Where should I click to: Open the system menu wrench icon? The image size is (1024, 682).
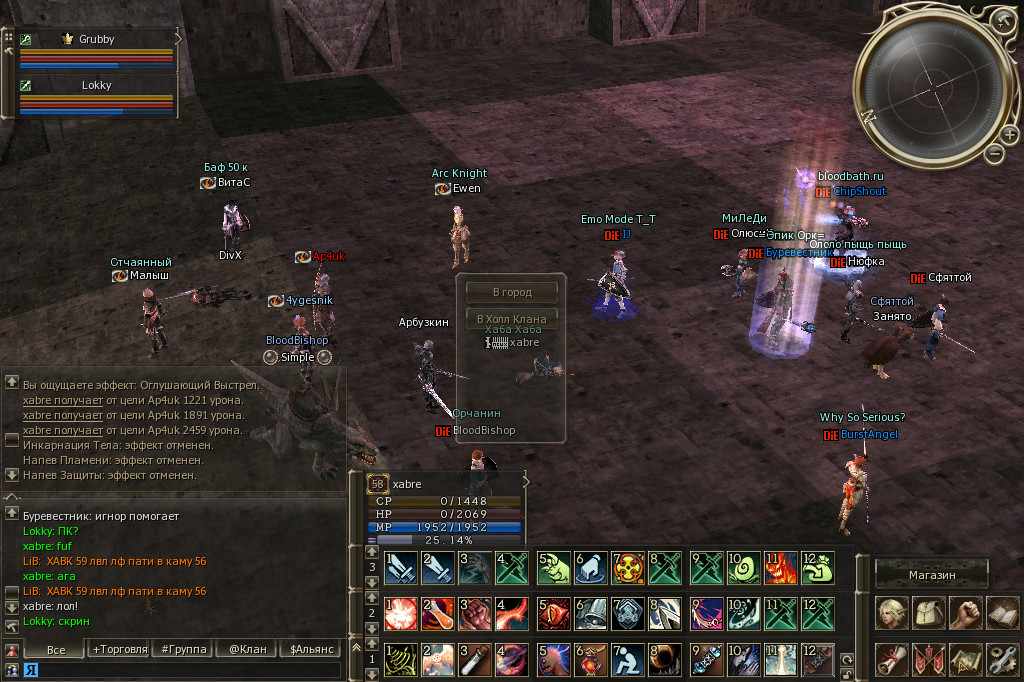tap(1001, 658)
